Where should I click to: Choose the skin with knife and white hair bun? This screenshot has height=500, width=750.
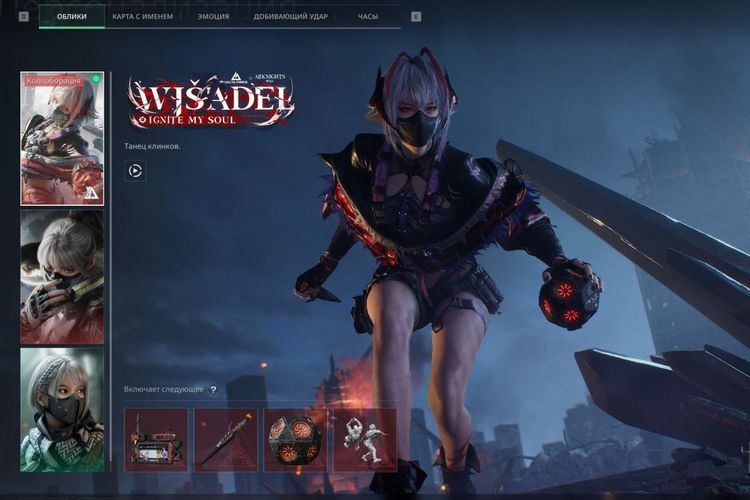click(x=62, y=277)
